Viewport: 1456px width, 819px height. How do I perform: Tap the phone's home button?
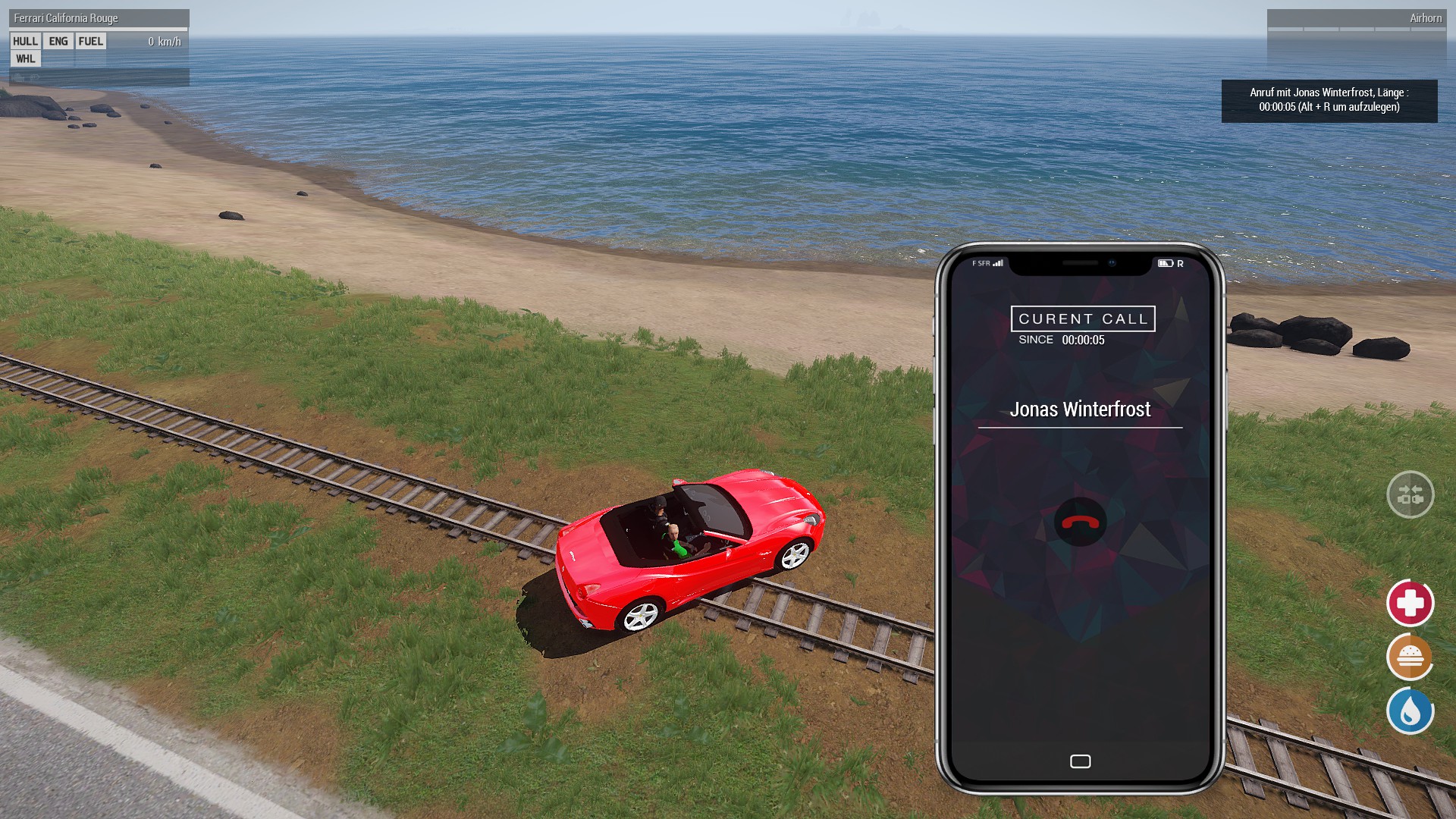[1080, 761]
